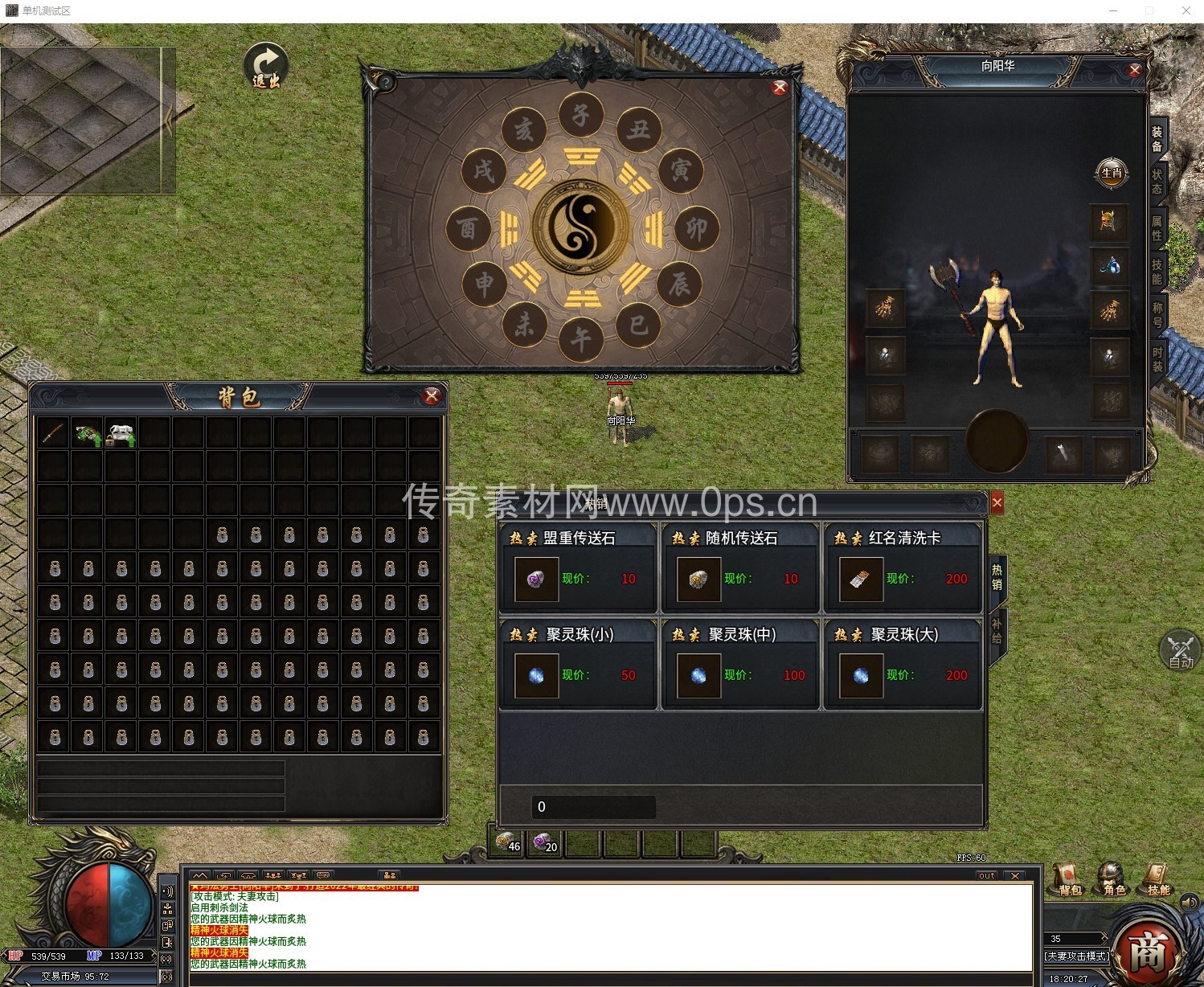
Task: Close the 背包 inventory window
Action: coord(432,395)
